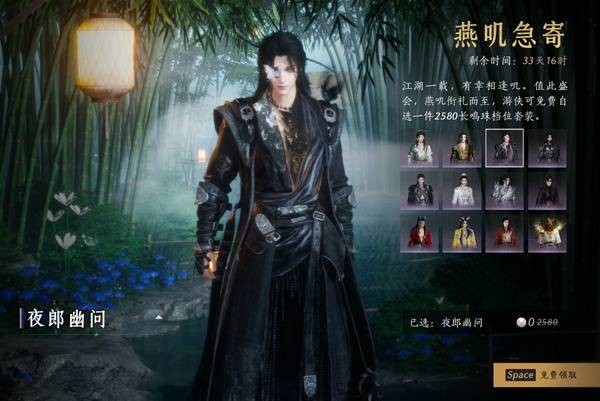Select the gold and black robe outfit

[x=462, y=148]
